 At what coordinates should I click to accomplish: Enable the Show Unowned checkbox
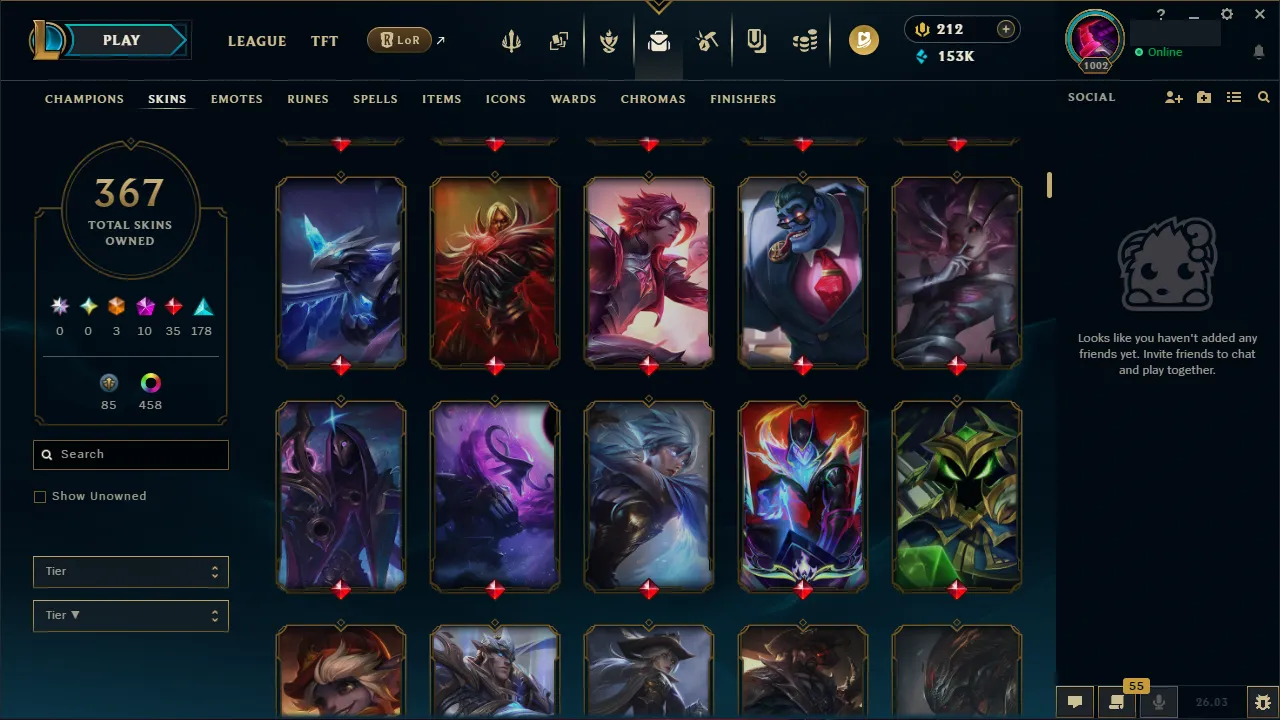click(40, 496)
